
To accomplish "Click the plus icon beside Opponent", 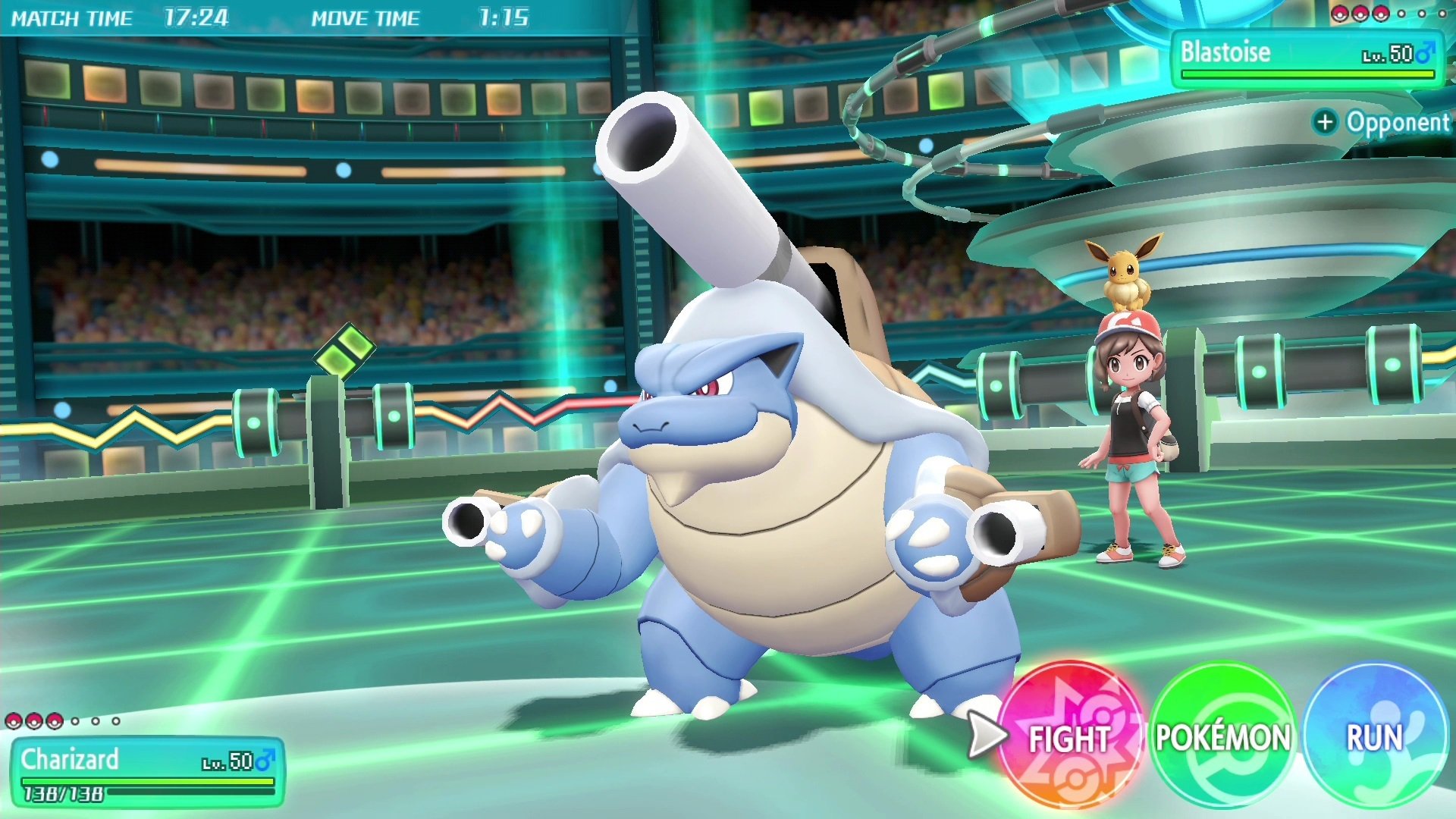I will click(1327, 122).
